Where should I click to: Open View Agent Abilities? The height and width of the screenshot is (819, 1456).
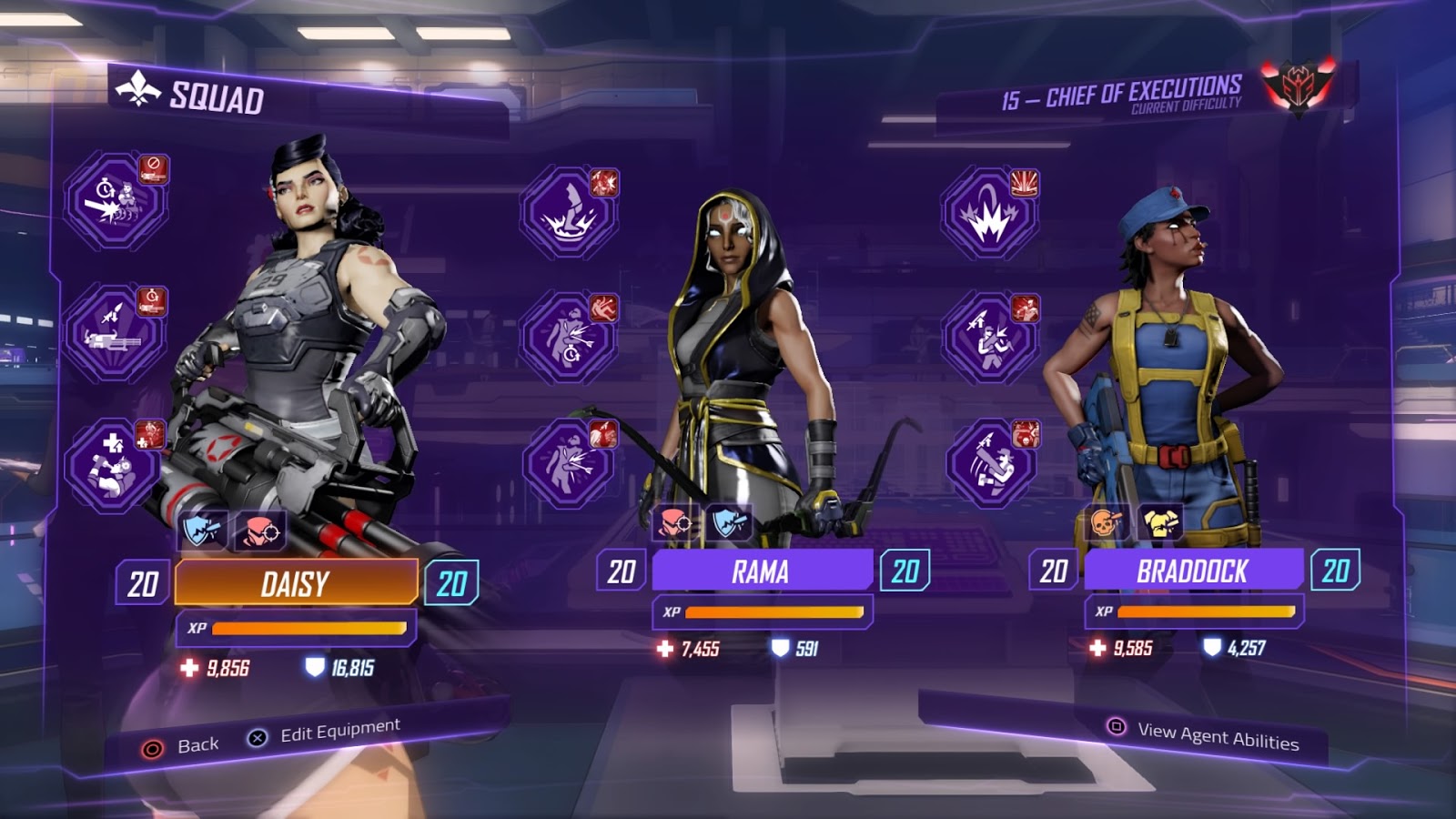coord(1204,733)
